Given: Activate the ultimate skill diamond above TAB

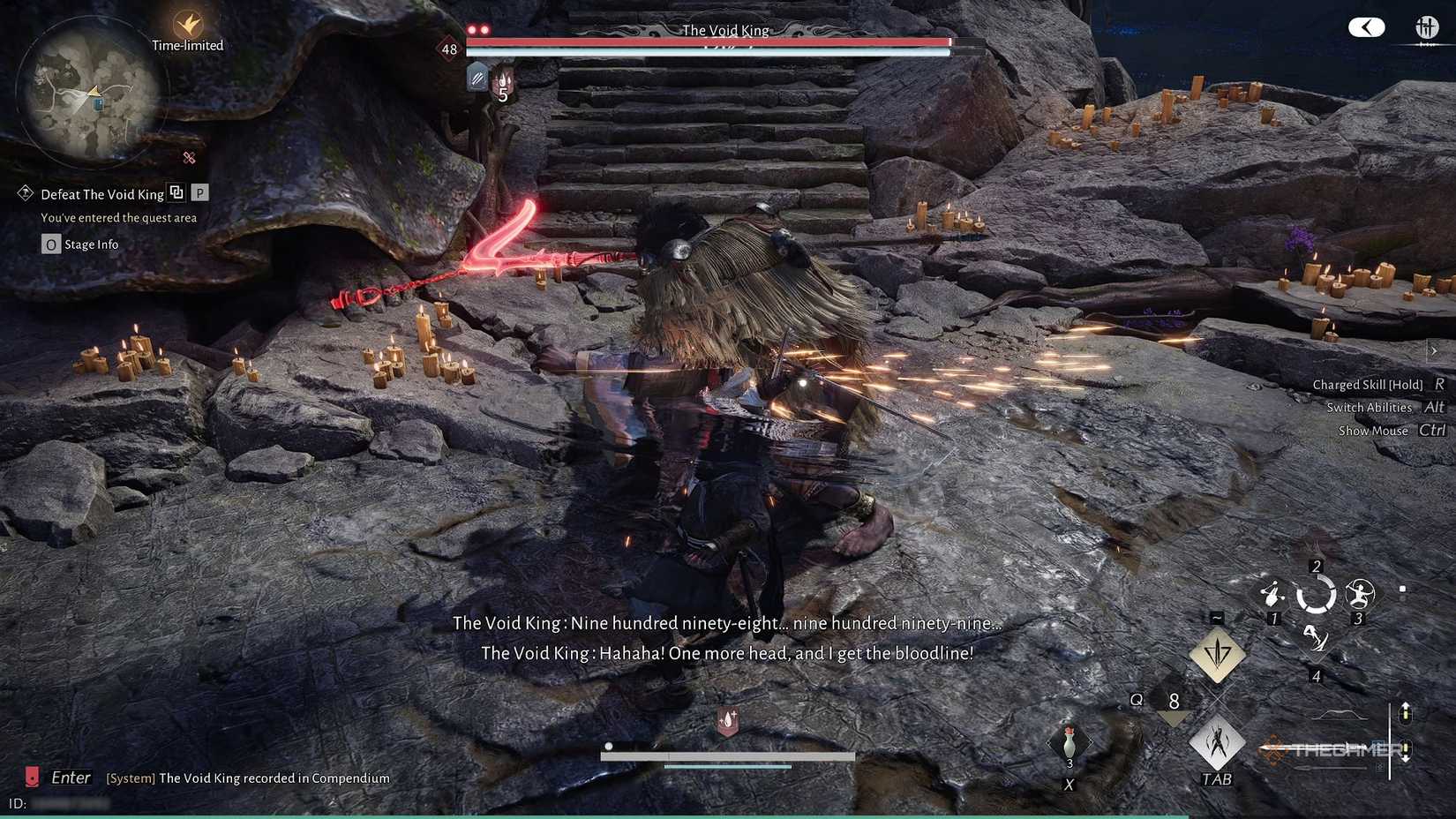Looking at the screenshot, I should (x=1218, y=655).
